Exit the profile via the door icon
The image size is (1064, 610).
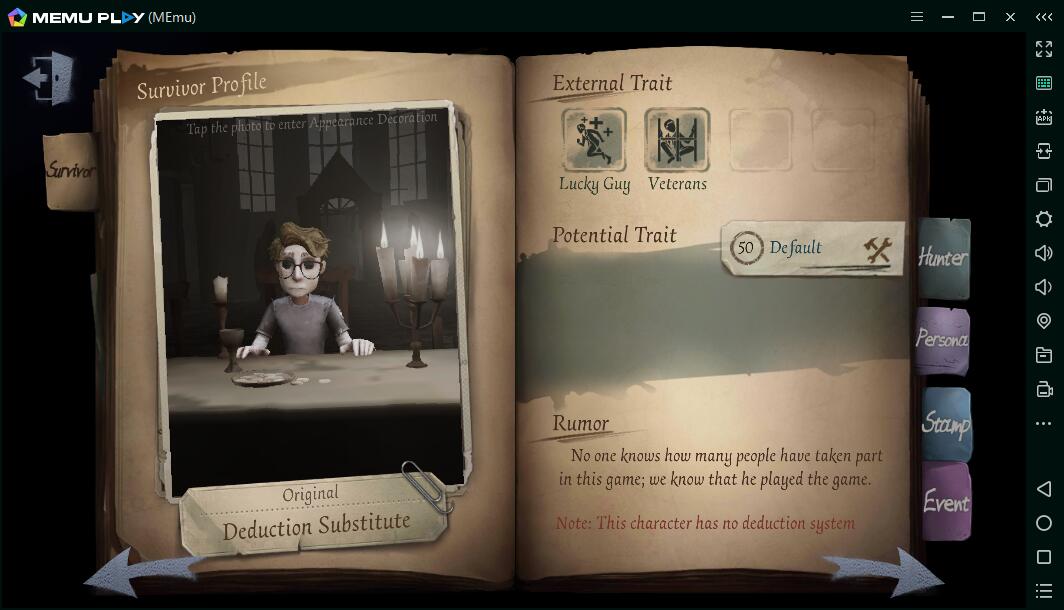(x=49, y=77)
